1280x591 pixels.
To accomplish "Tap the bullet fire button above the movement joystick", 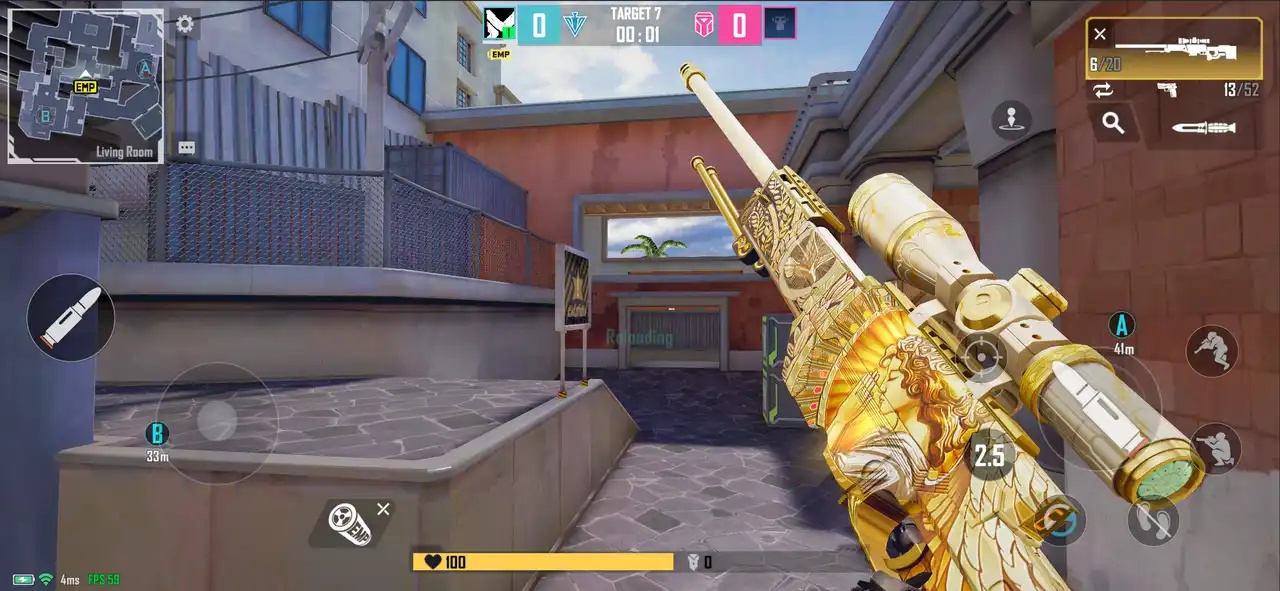I will 70,318.
